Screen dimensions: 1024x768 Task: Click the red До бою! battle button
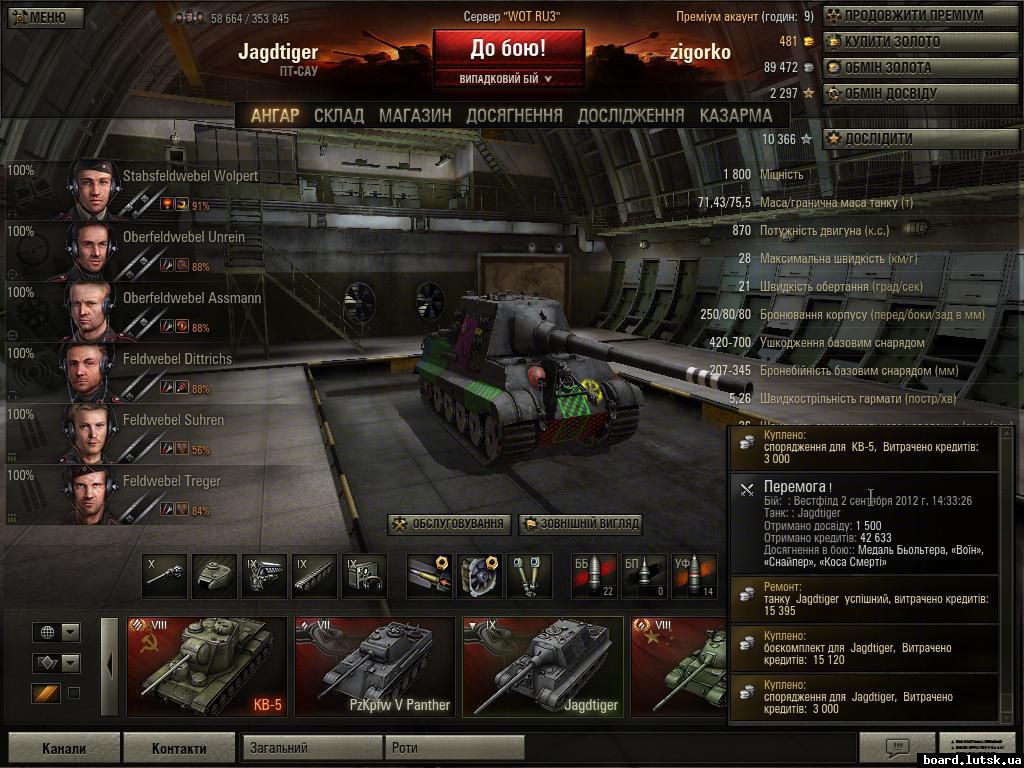tap(508, 48)
